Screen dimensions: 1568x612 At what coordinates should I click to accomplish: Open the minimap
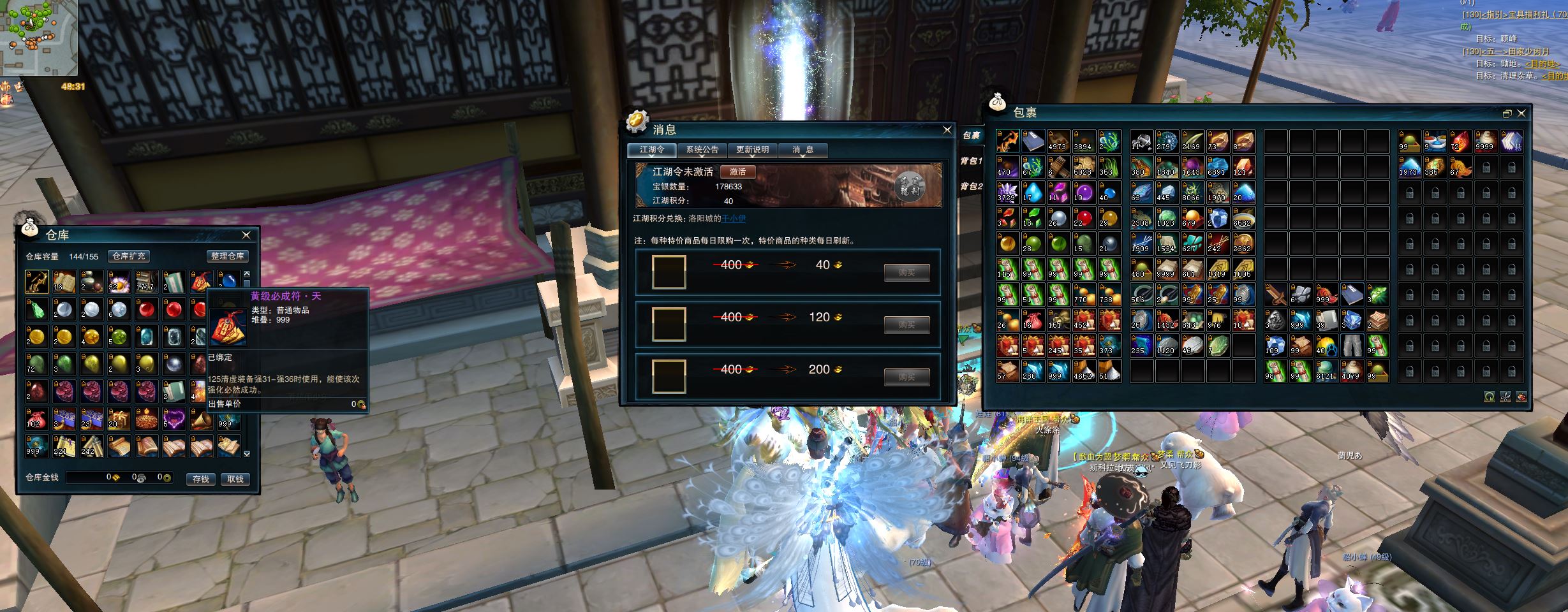(38, 37)
